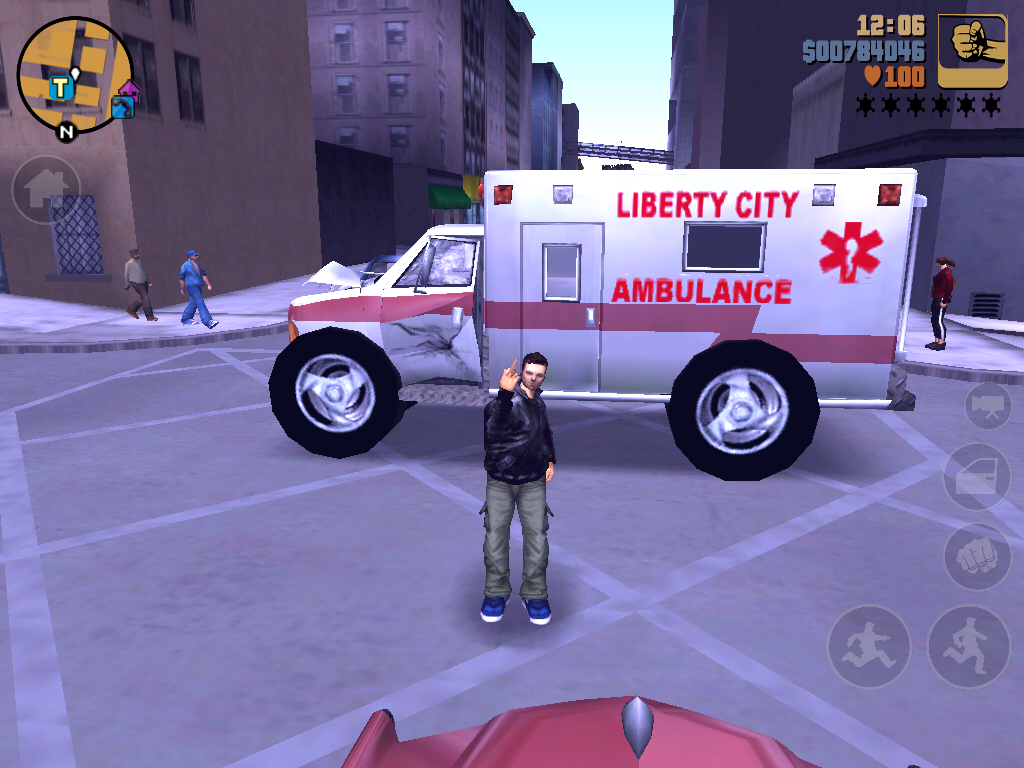Punch with the fist attack button
The image size is (1024, 768).
(x=977, y=556)
